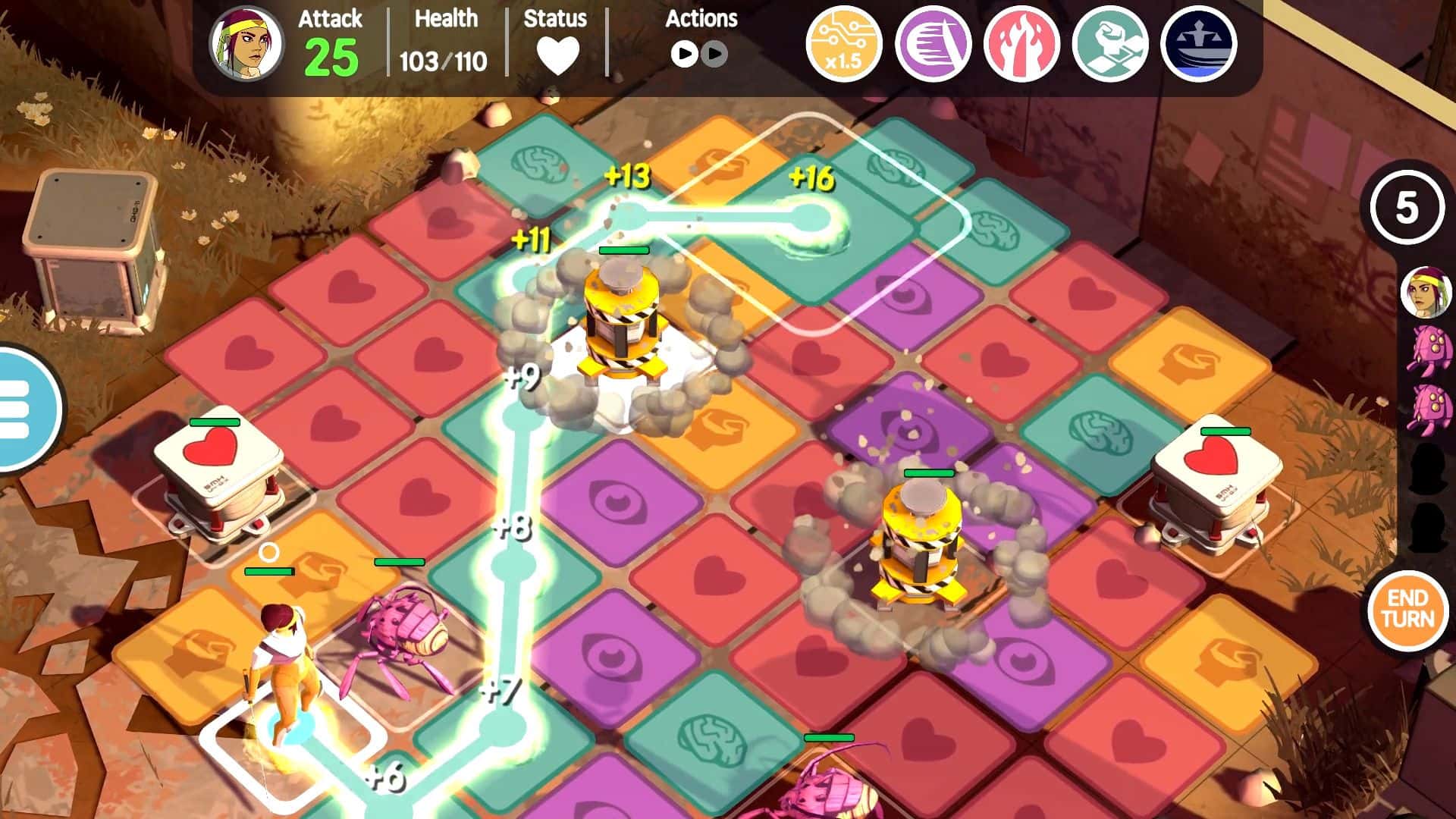Toggle the first action pip under Actions
This screenshot has width=1456, height=819.
685,55
